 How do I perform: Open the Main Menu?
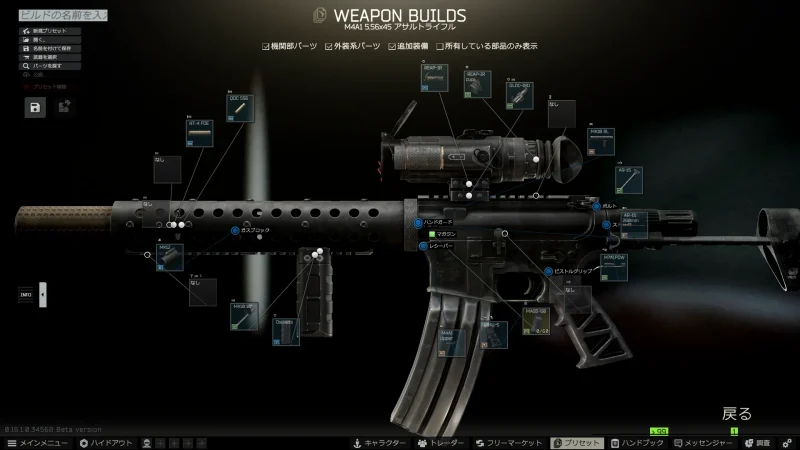tap(38, 442)
